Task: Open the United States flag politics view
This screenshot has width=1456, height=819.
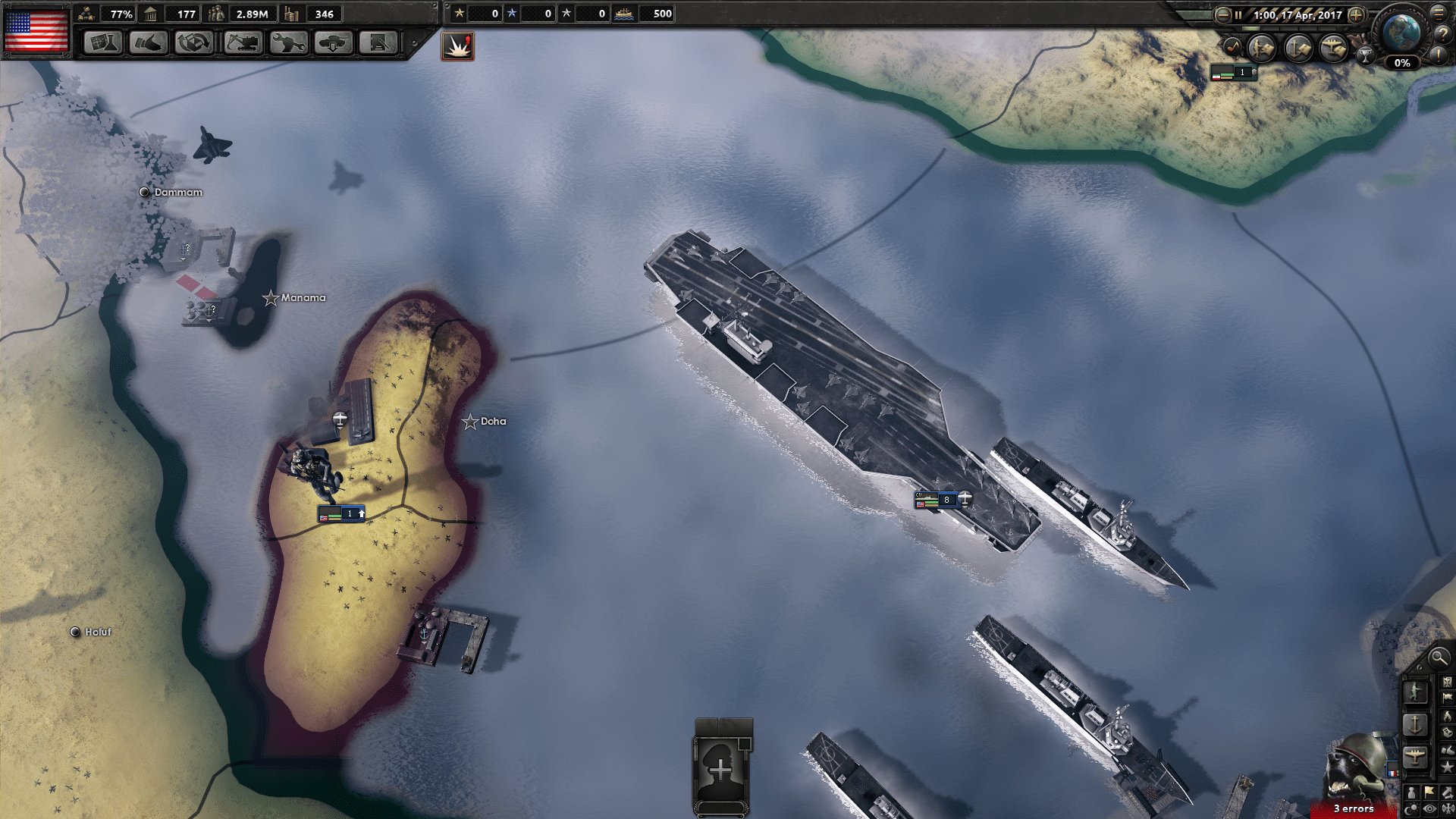Action: tap(36, 30)
